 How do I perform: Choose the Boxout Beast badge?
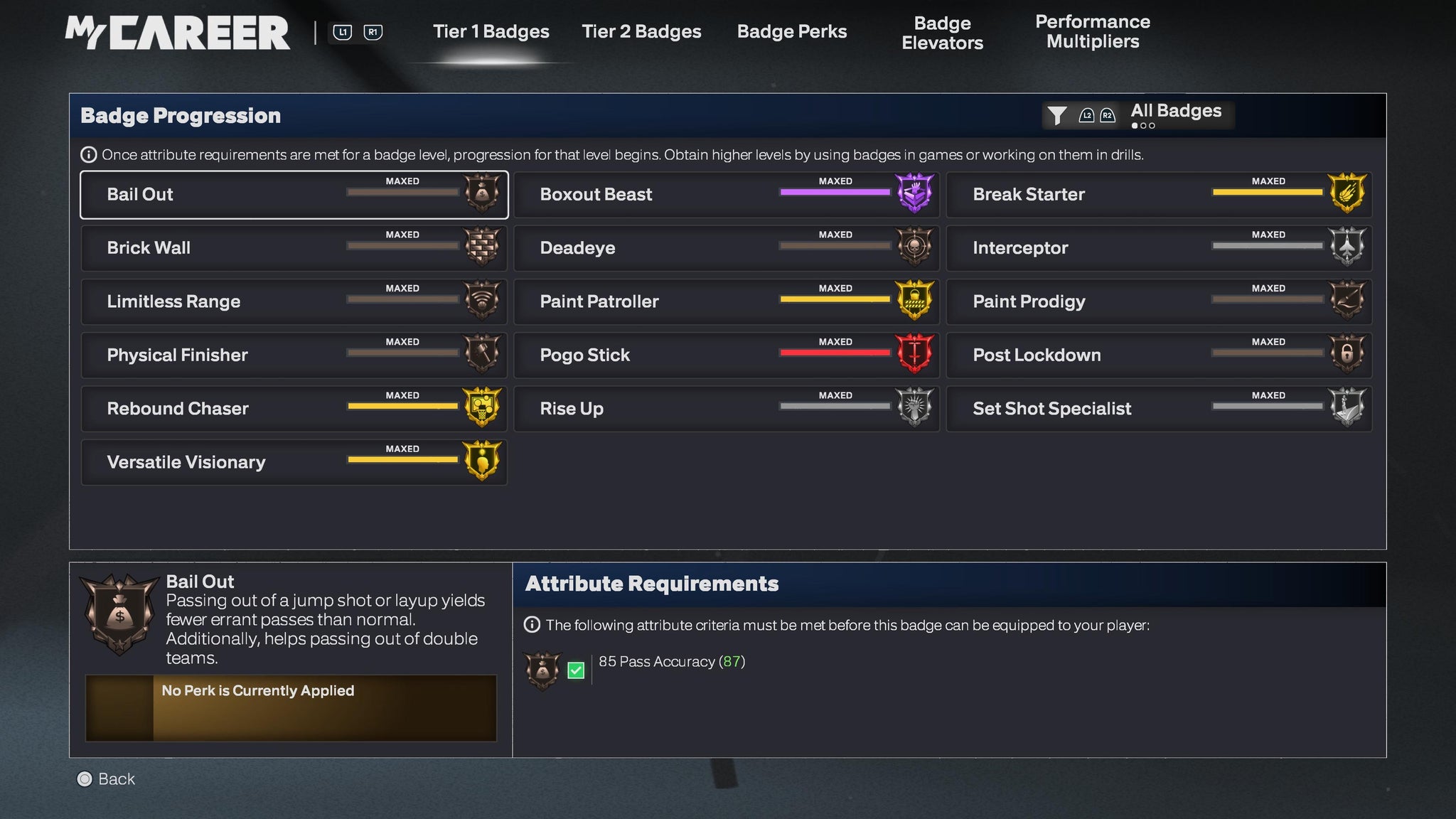726,195
